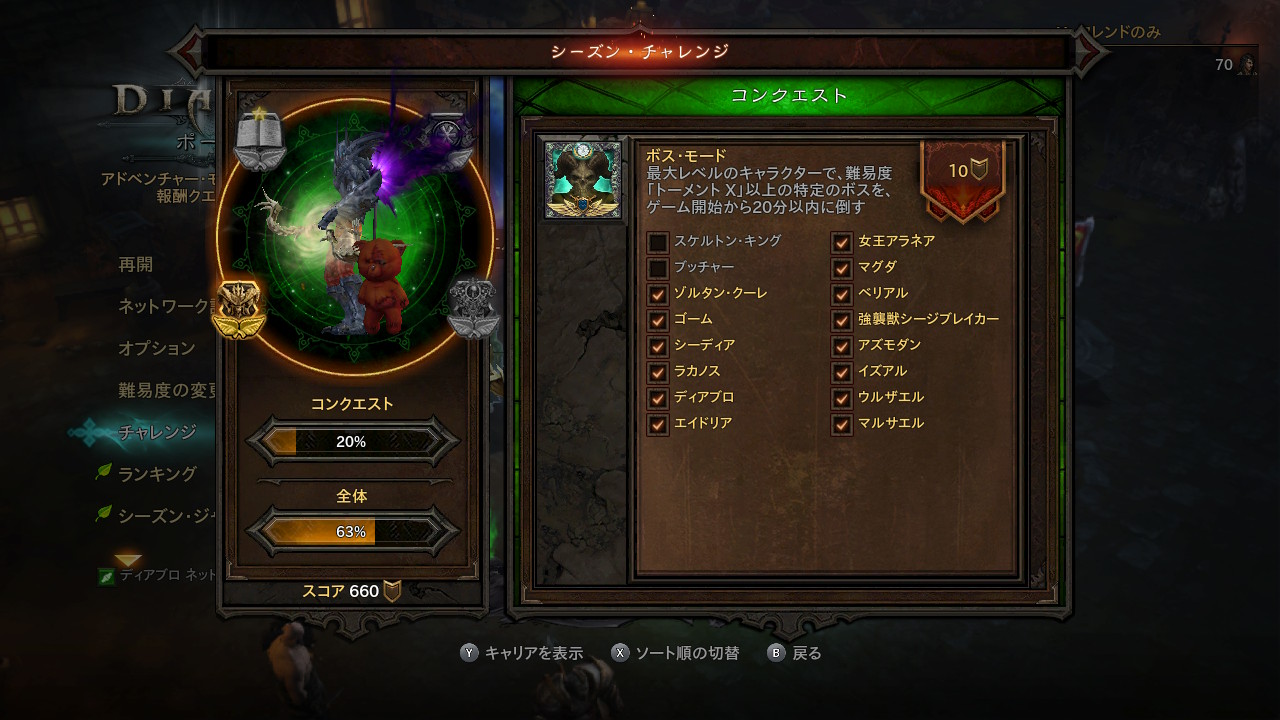Select the book-with-star category badge
The height and width of the screenshot is (720, 1280).
click(260, 139)
